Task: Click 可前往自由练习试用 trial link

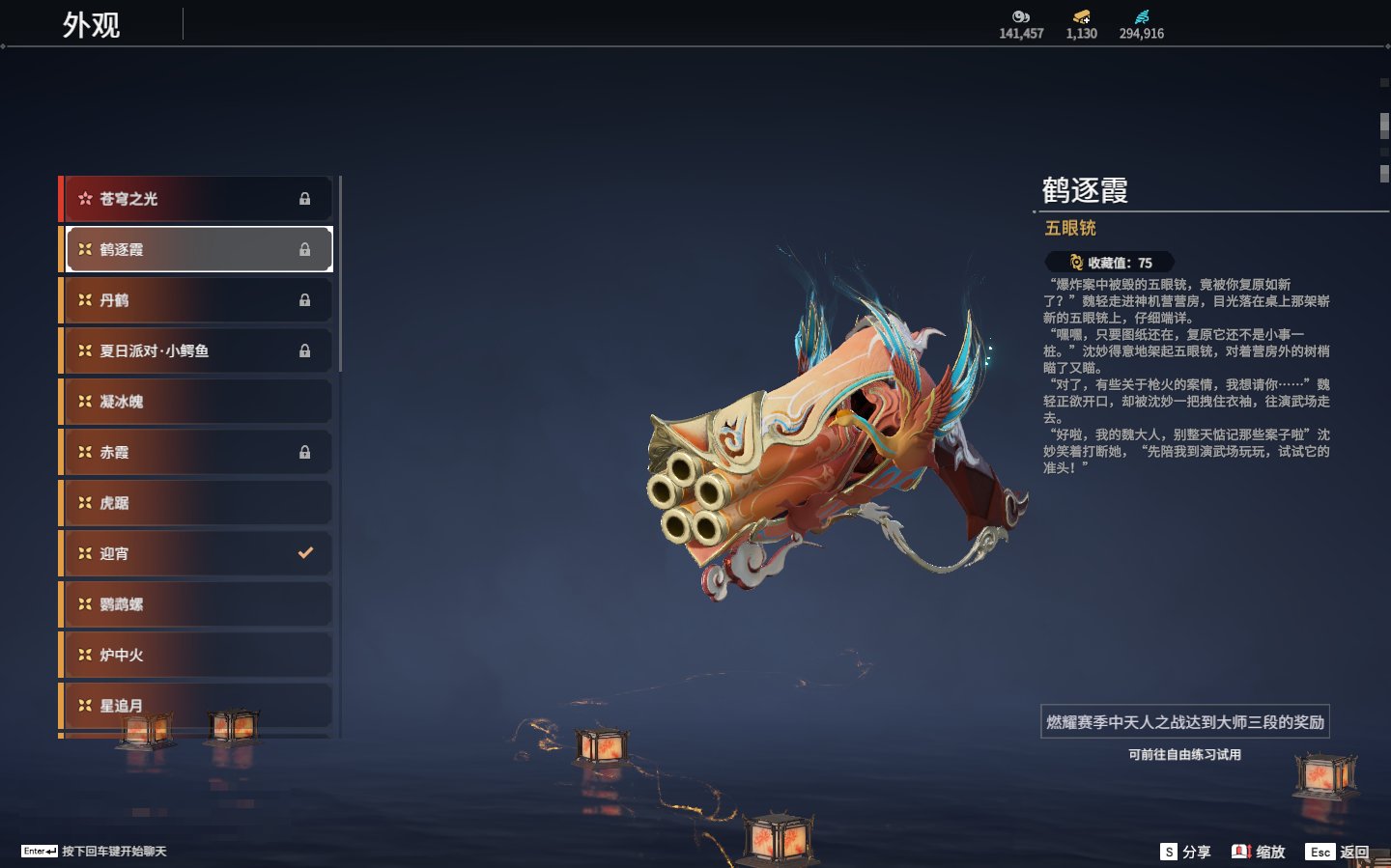Action: [x=1184, y=755]
